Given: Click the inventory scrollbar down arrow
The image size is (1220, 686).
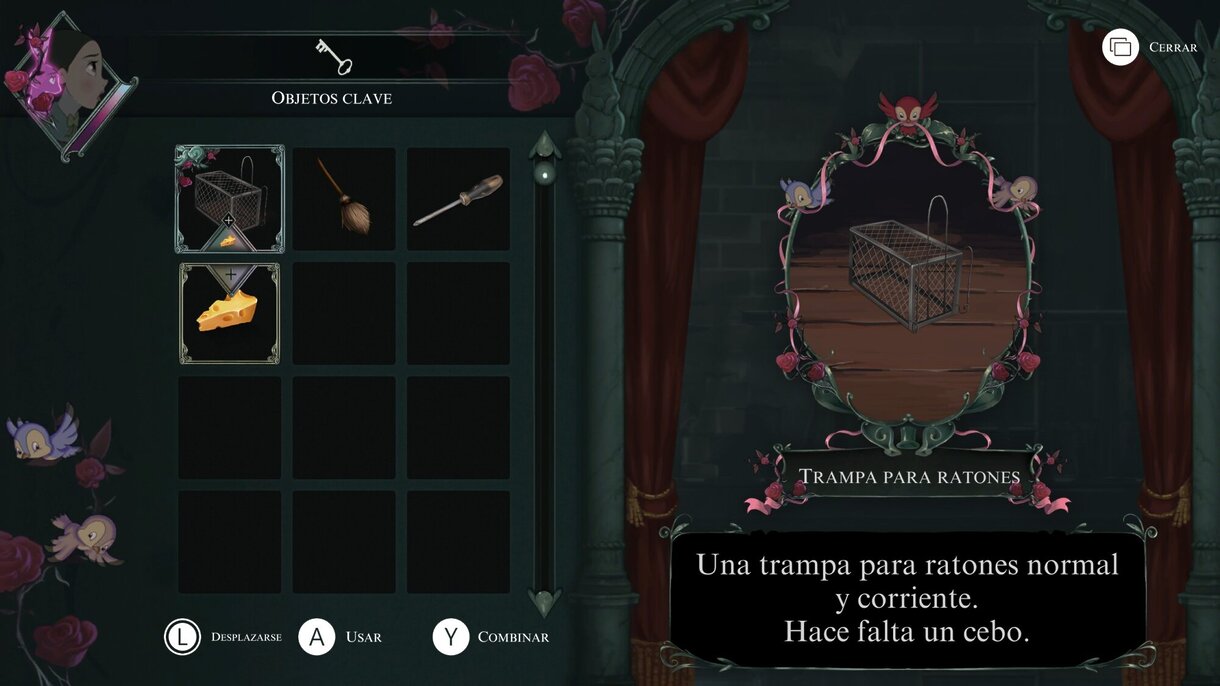Looking at the screenshot, I should (545, 602).
